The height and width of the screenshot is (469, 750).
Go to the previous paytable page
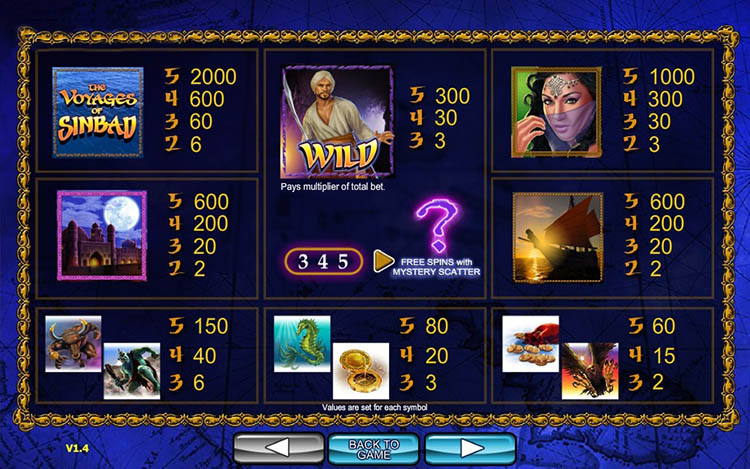point(278,448)
